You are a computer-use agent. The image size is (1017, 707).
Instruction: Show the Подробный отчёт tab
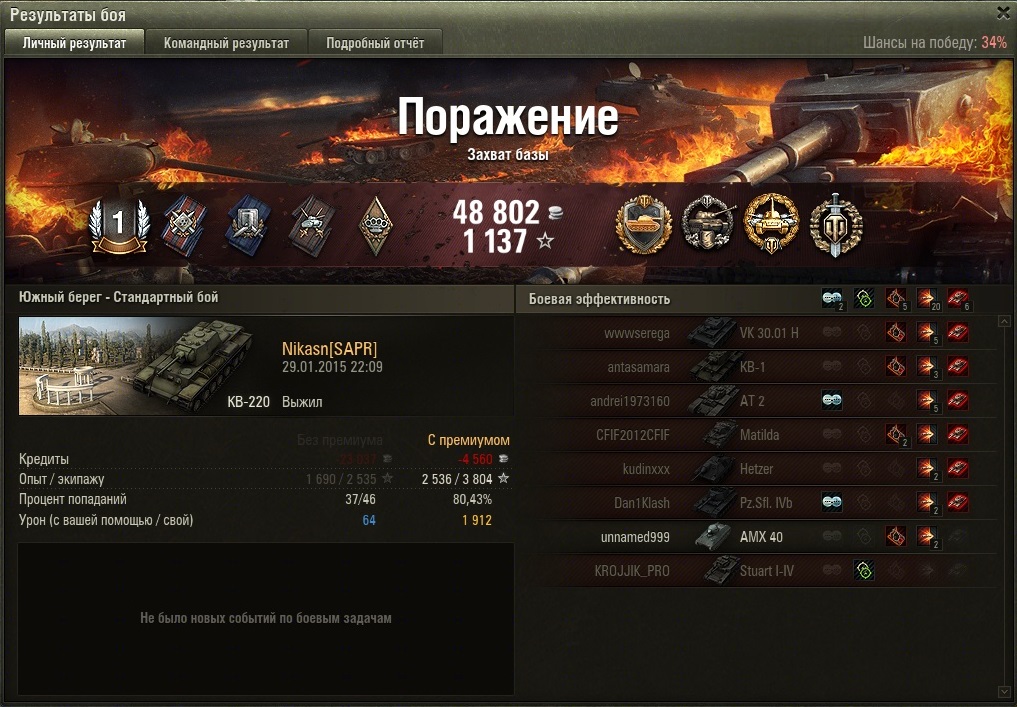tap(375, 43)
